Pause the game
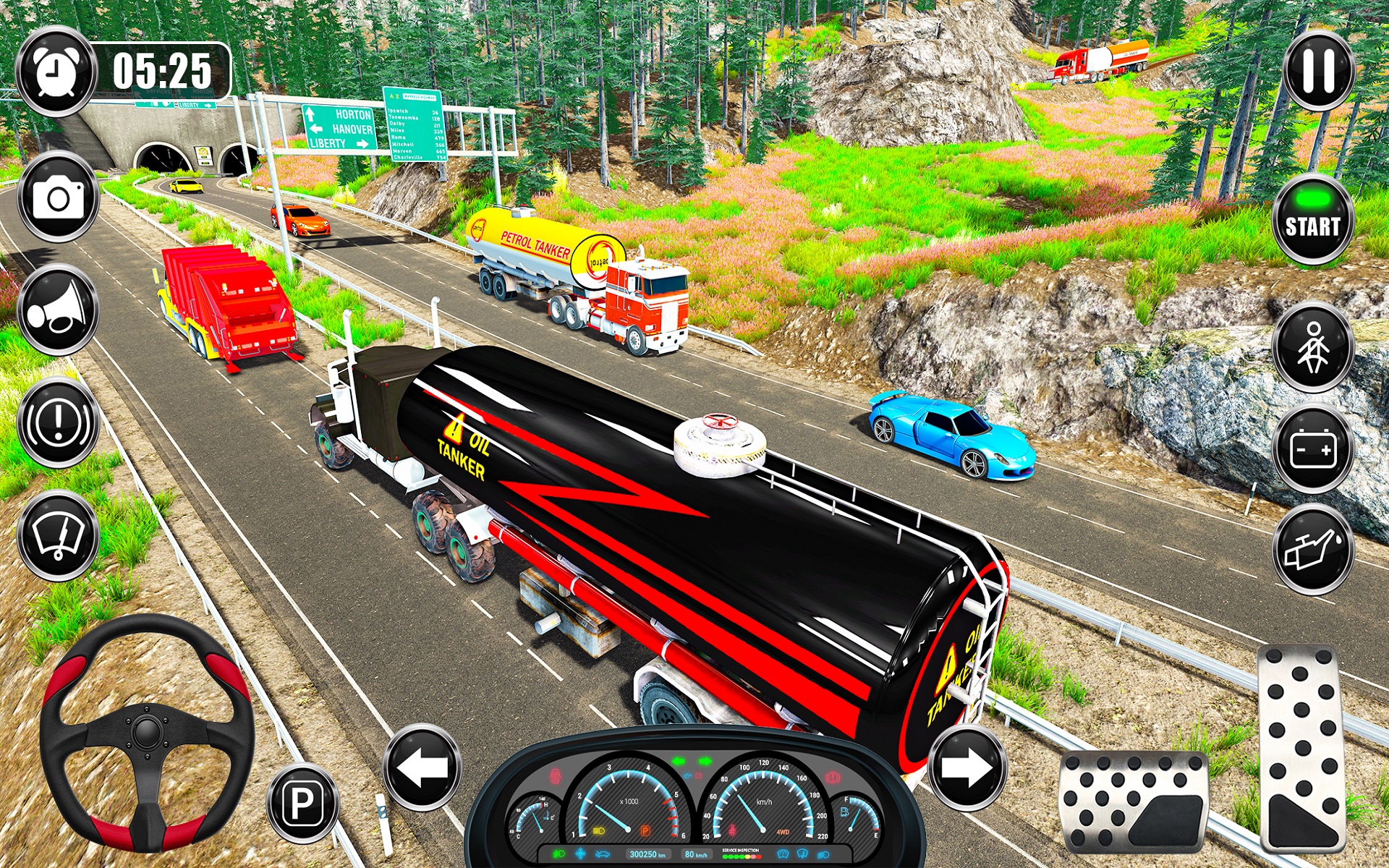The image size is (1389, 868). tap(1318, 71)
